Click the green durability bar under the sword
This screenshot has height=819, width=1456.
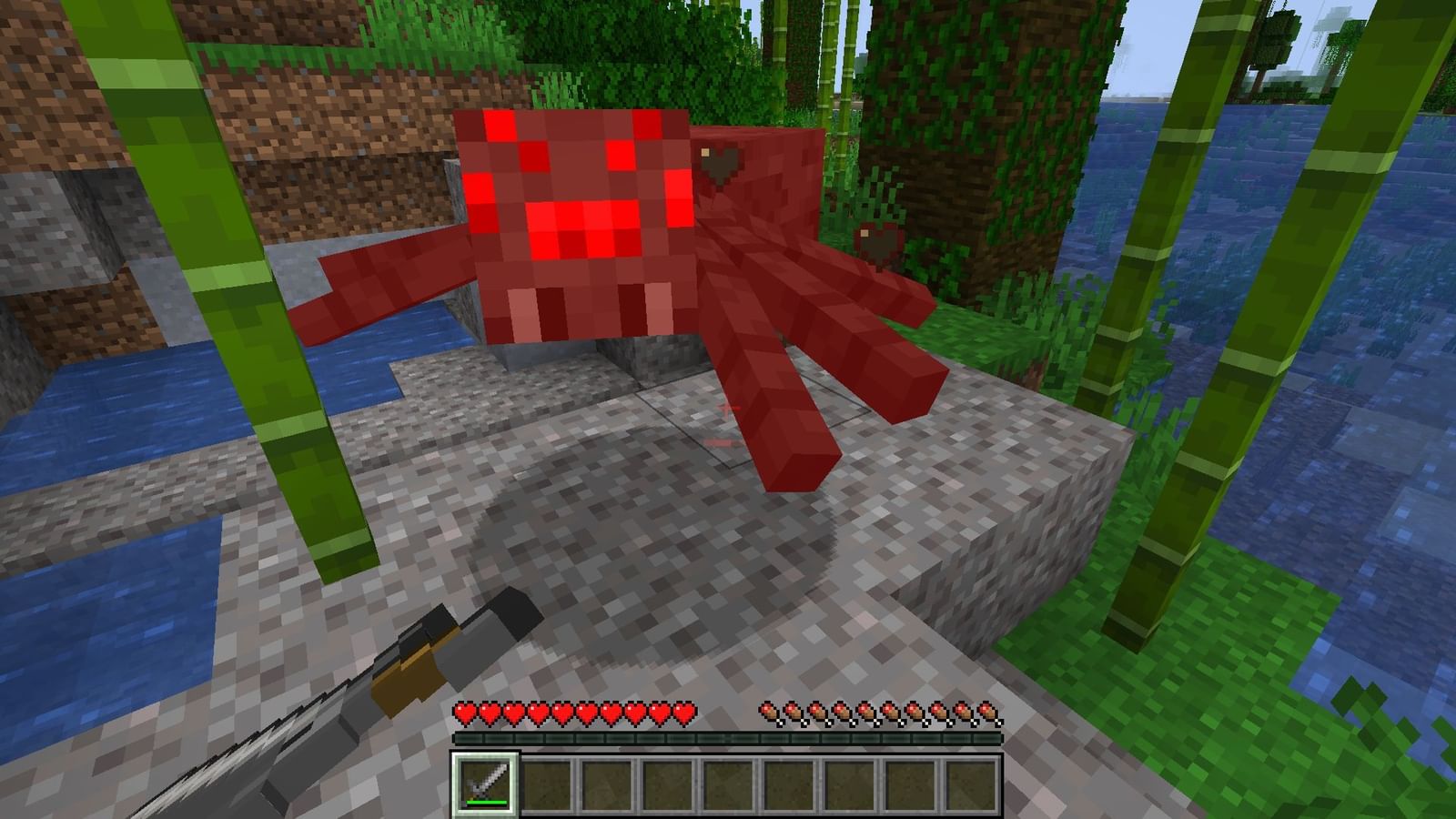point(487,804)
